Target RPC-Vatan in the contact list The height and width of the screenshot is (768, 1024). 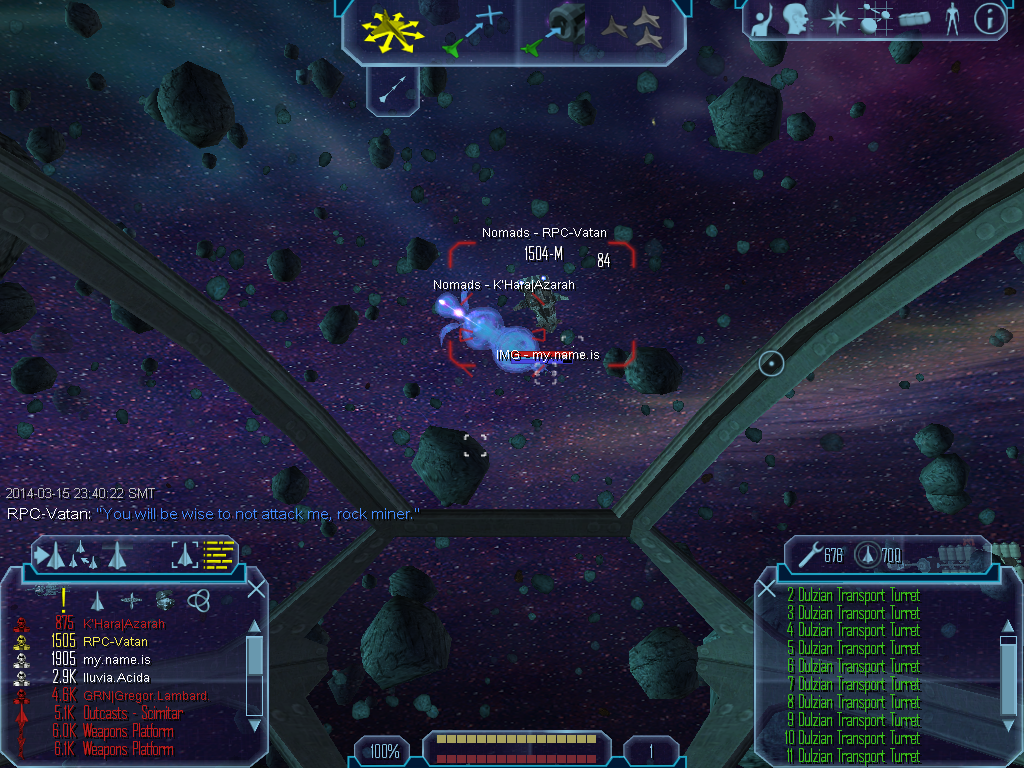click(115, 642)
